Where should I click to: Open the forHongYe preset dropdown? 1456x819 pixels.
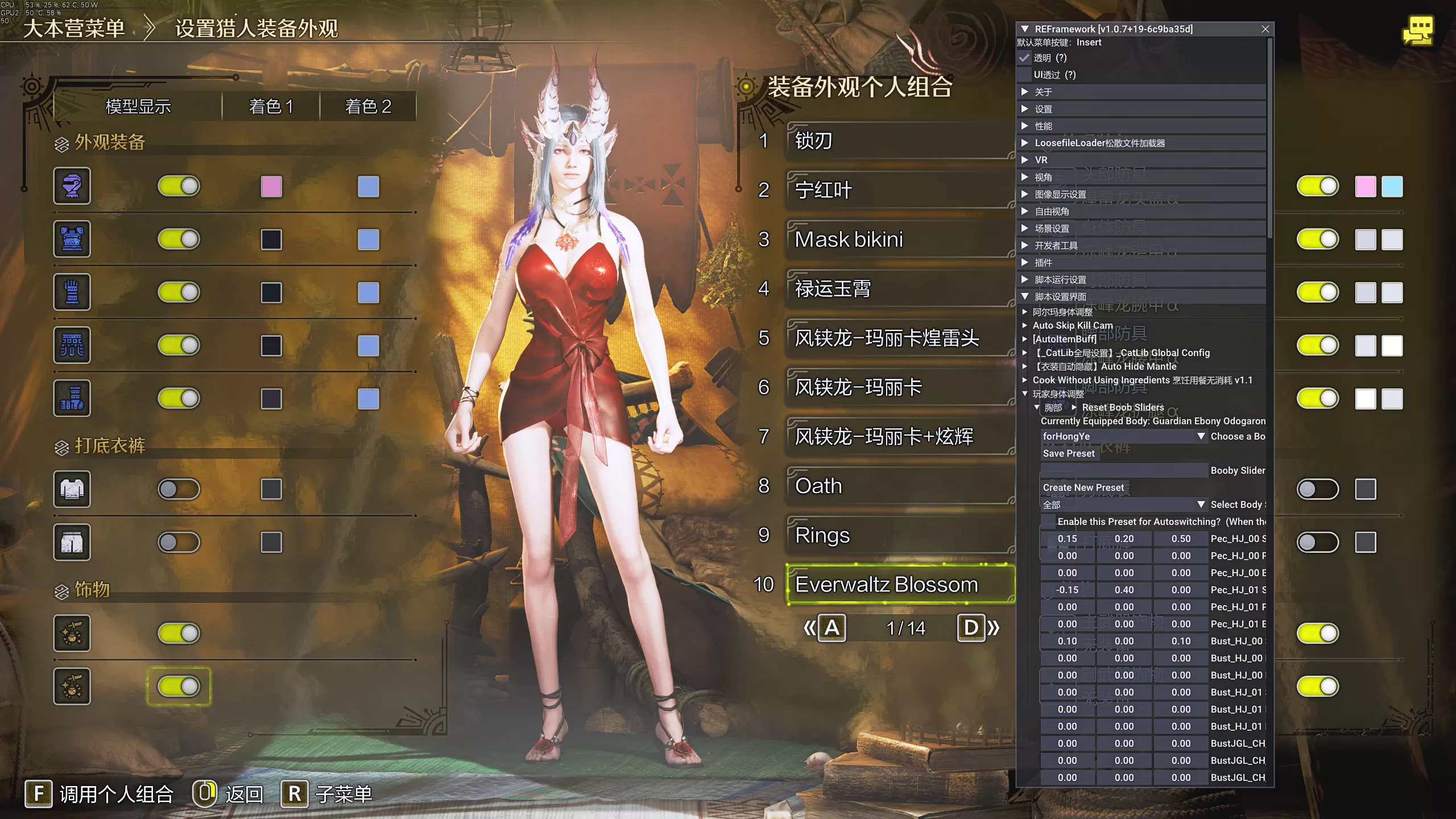click(x=1123, y=436)
